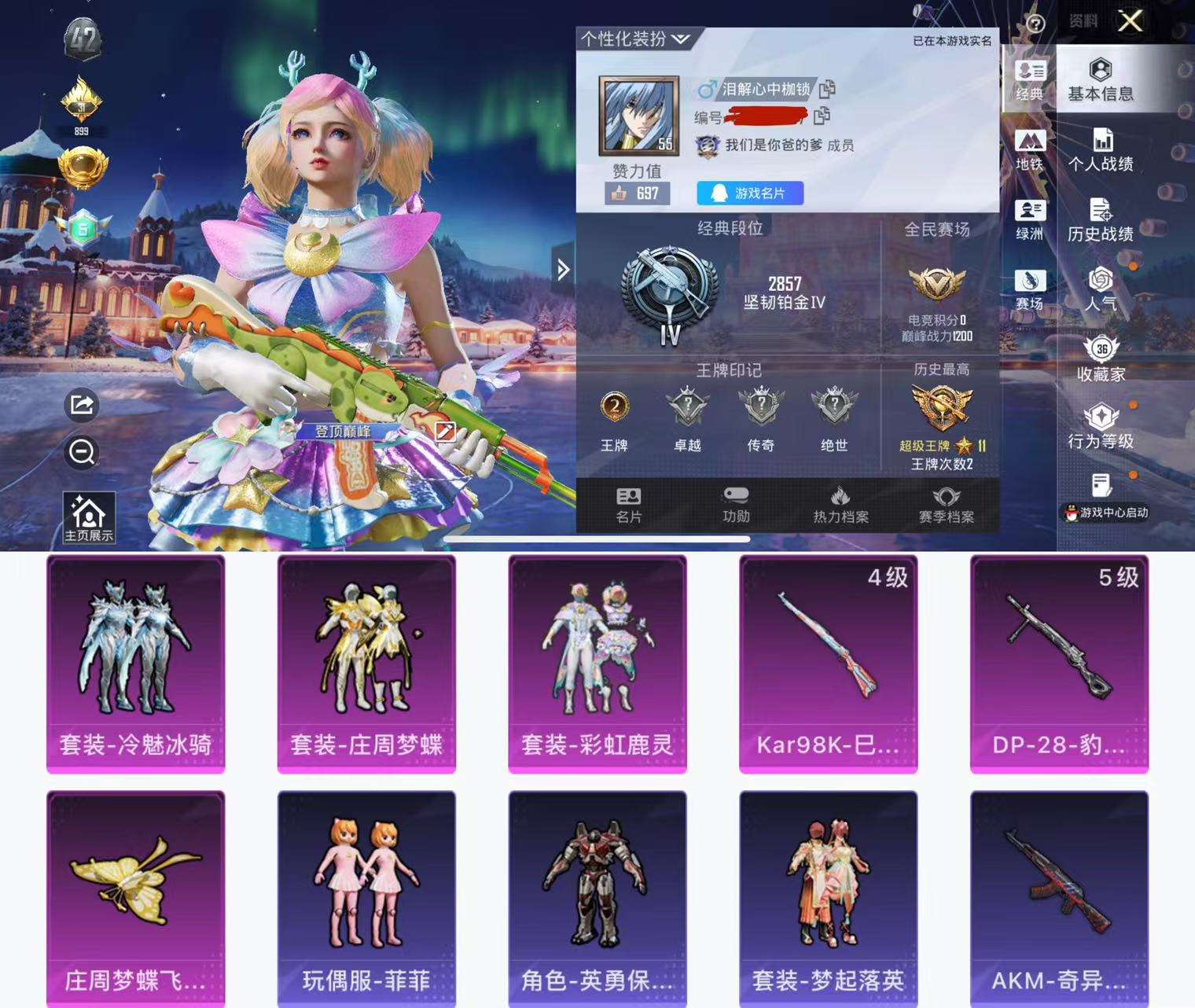Image resolution: width=1195 pixels, height=1008 pixels.
Task: Open 功勋 medals in bottom bar
Action: pos(737,503)
